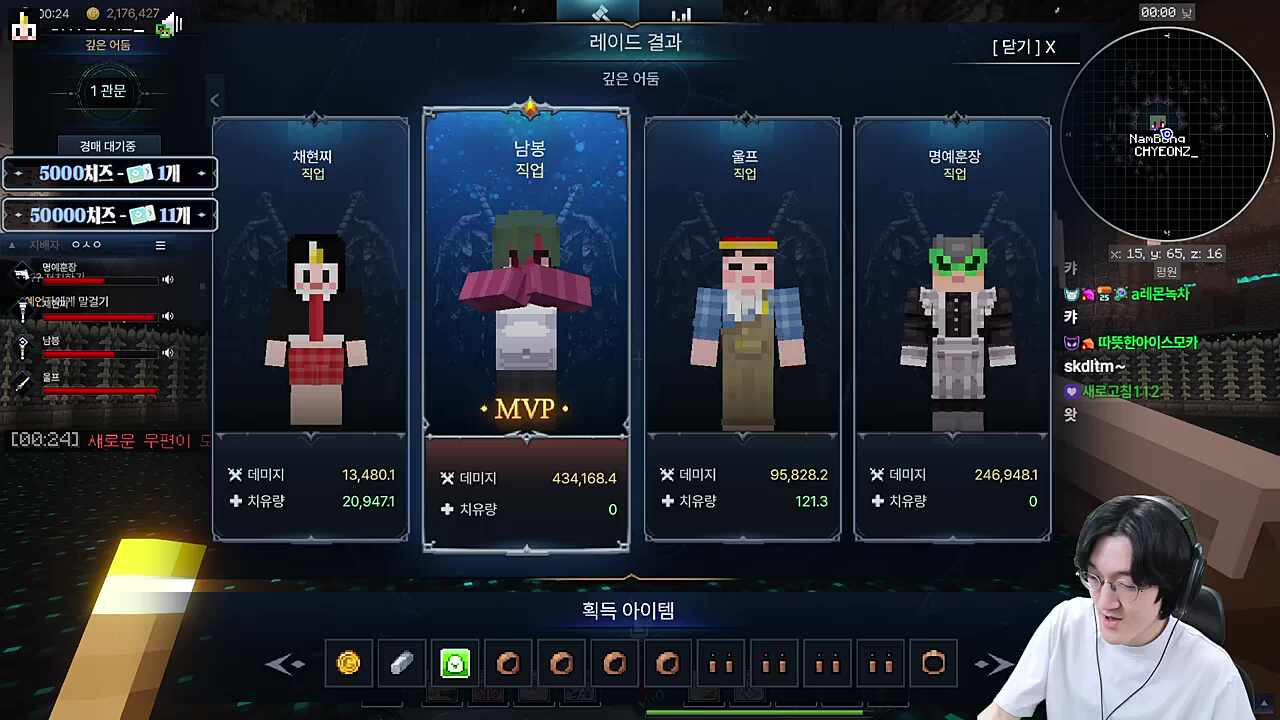Select the gold coin in acquired items
Screen dimensions: 1280x720
[348, 663]
